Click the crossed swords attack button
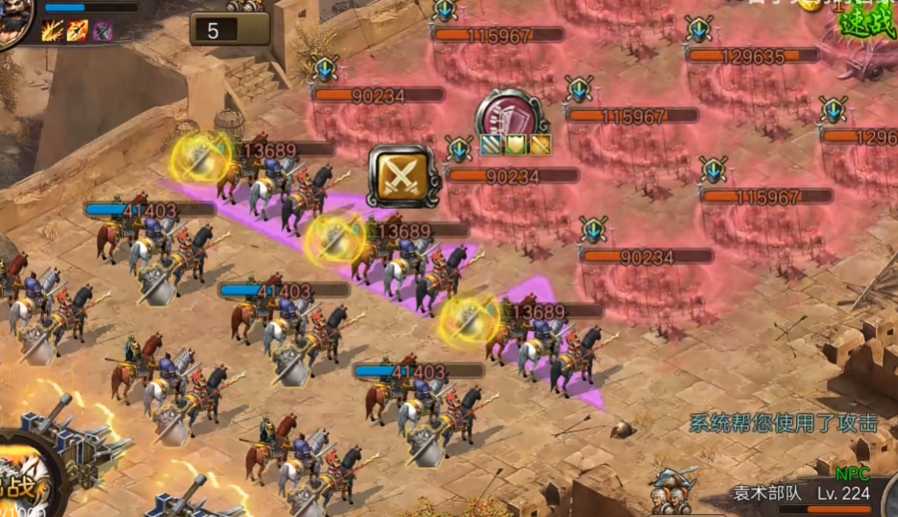Image resolution: width=898 pixels, height=517 pixels. point(403,177)
